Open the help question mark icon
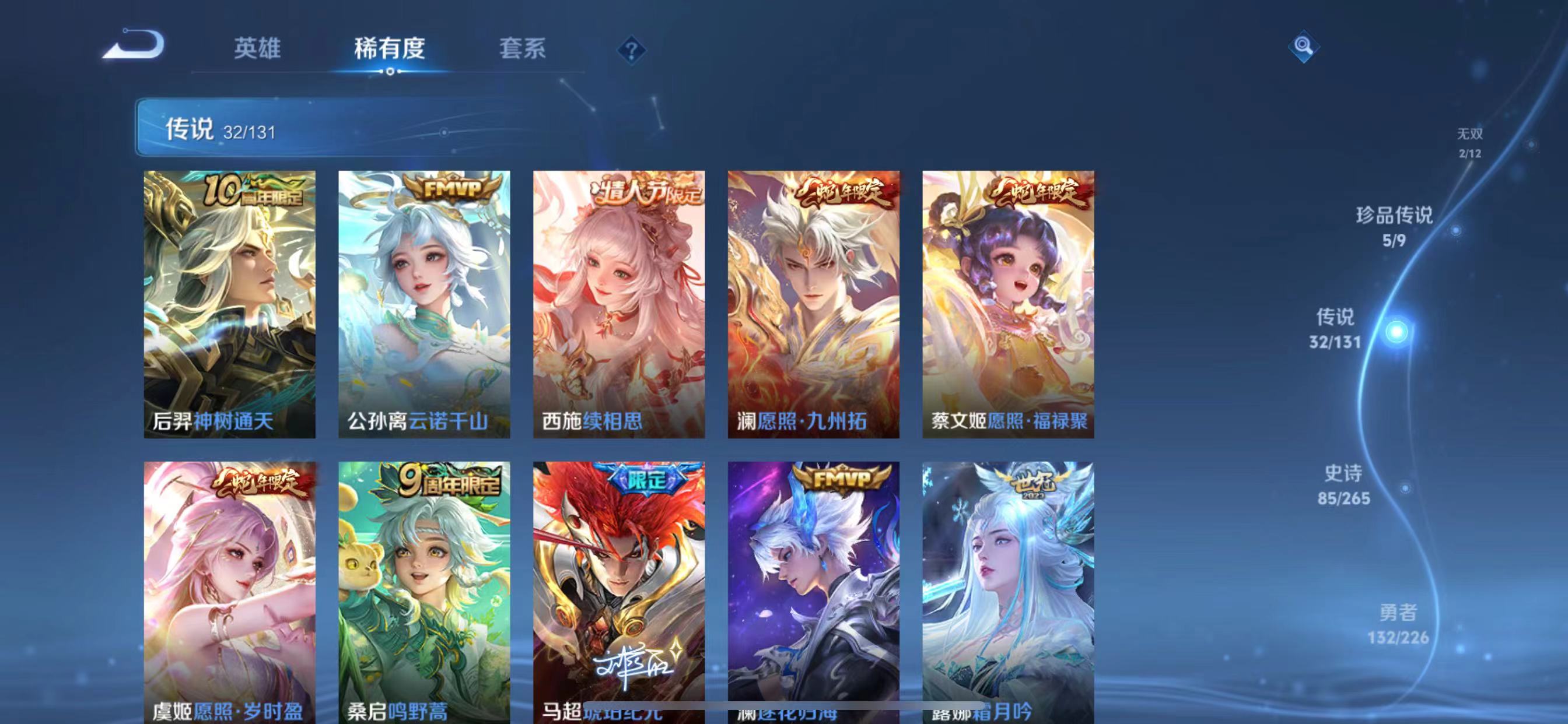1568x724 pixels. click(x=631, y=52)
